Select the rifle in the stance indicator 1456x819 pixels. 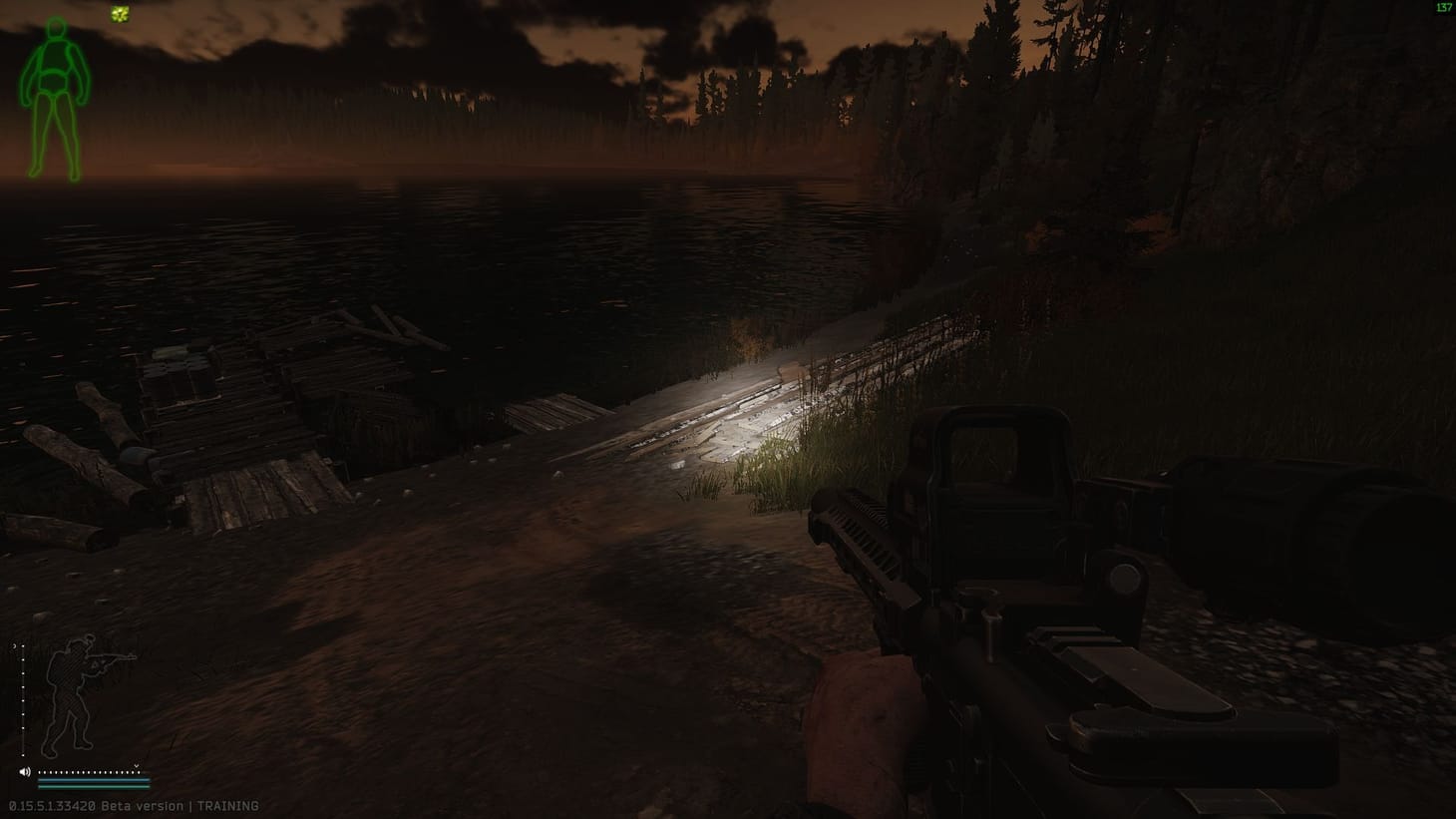click(x=112, y=658)
